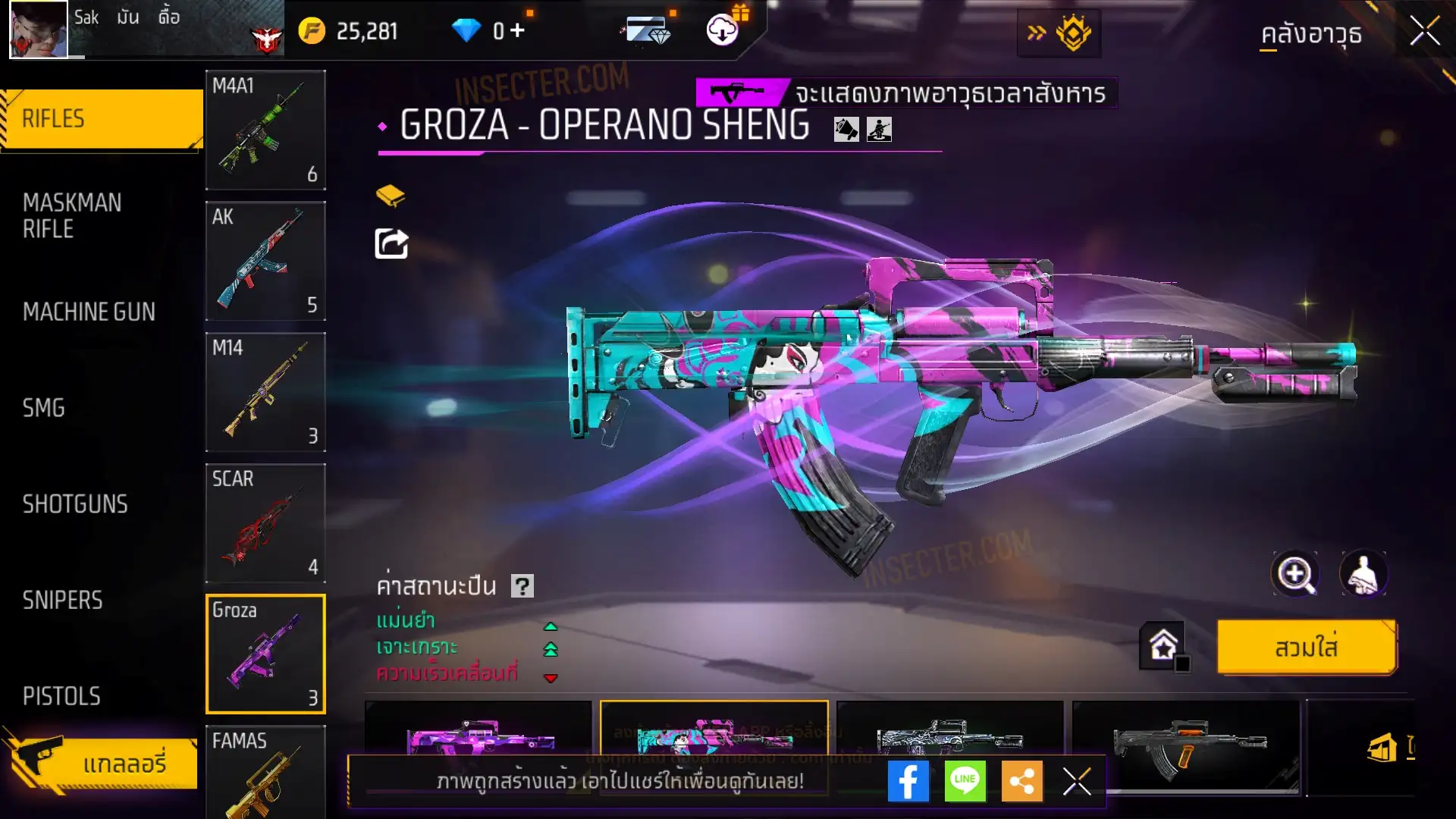The width and height of the screenshot is (1456, 819).
Task: Share the image via LINE
Action: click(965, 781)
